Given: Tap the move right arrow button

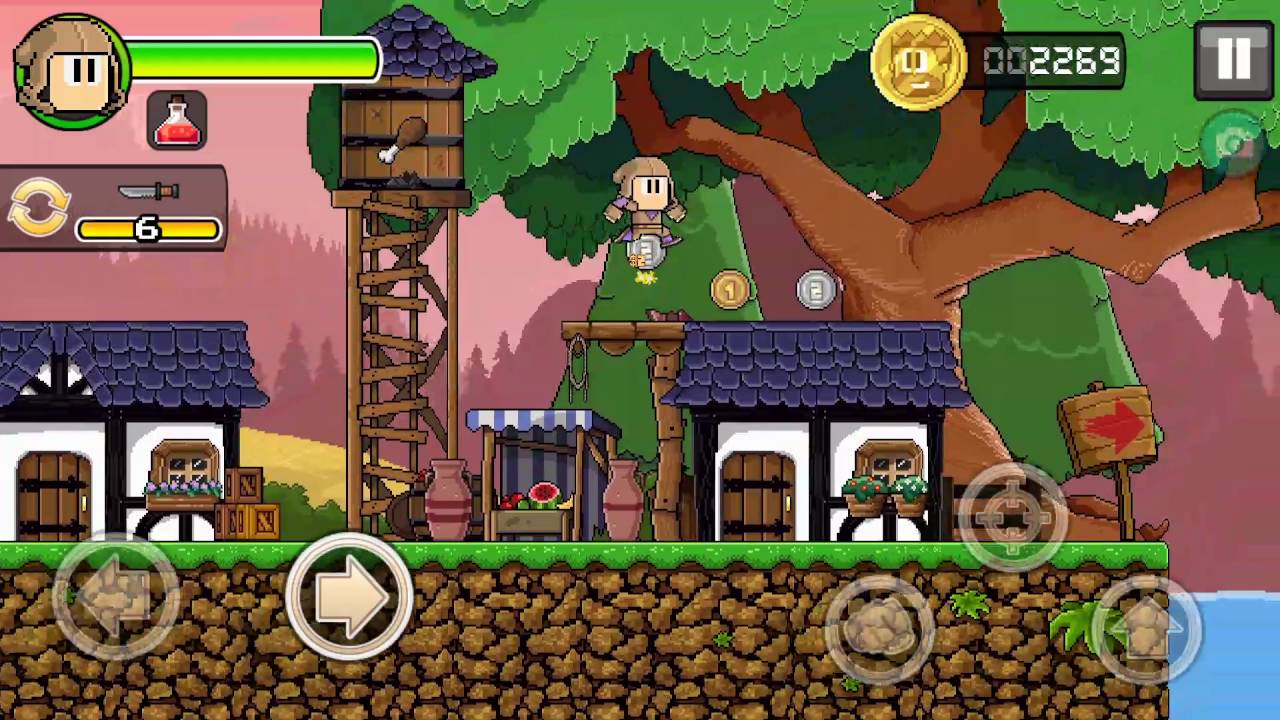Looking at the screenshot, I should [x=349, y=596].
